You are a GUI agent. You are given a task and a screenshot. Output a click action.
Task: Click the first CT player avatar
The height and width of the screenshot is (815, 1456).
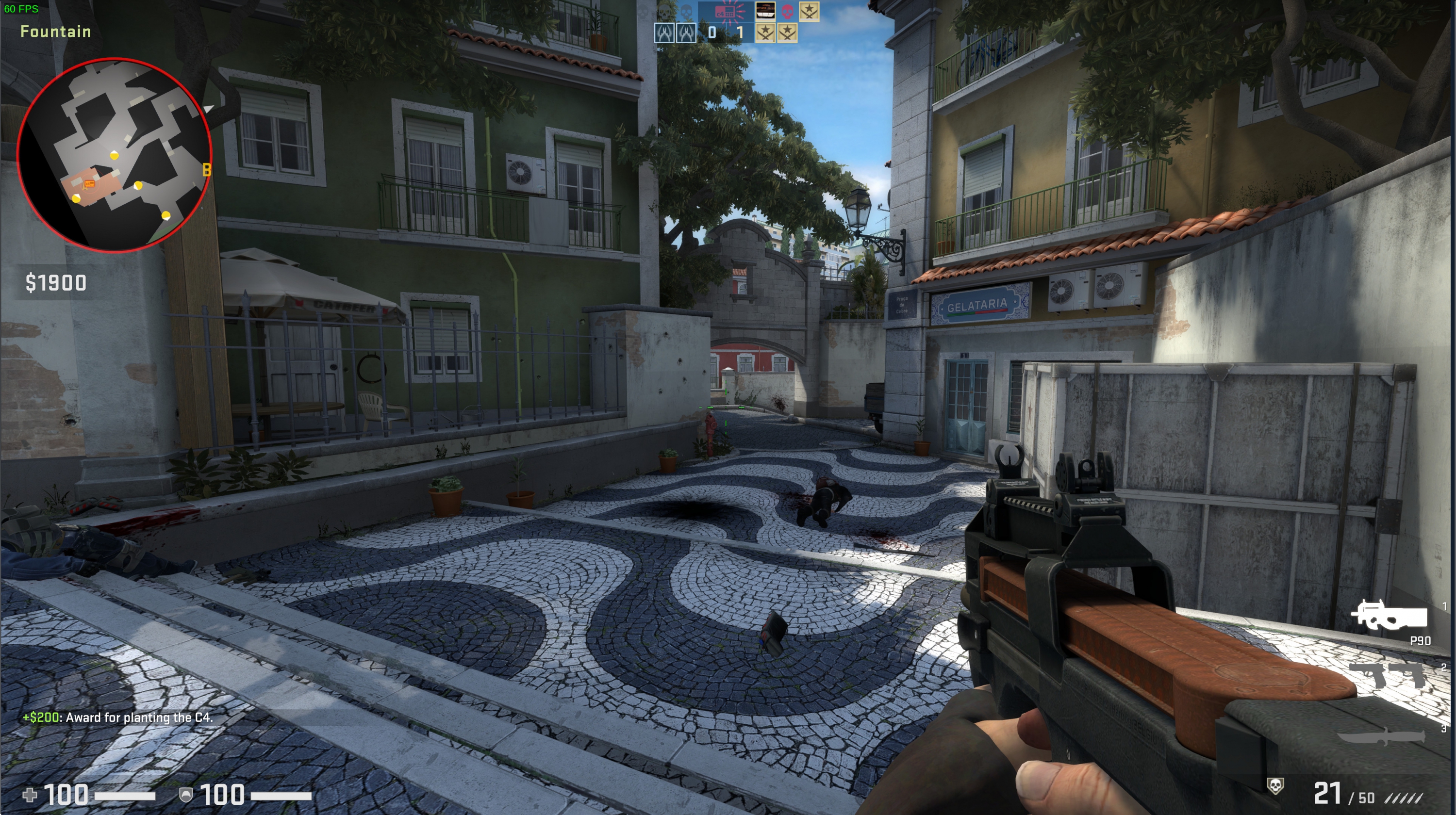pyautogui.click(x=665, y=33)
